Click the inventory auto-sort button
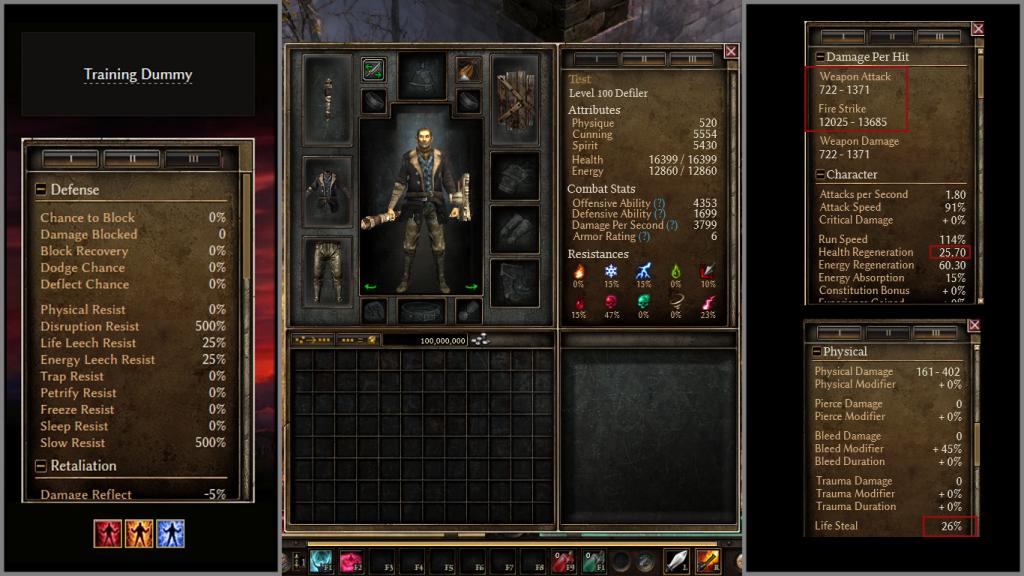Image resolution: width=1024 pixels, height=576 pixels. [311, 340]
